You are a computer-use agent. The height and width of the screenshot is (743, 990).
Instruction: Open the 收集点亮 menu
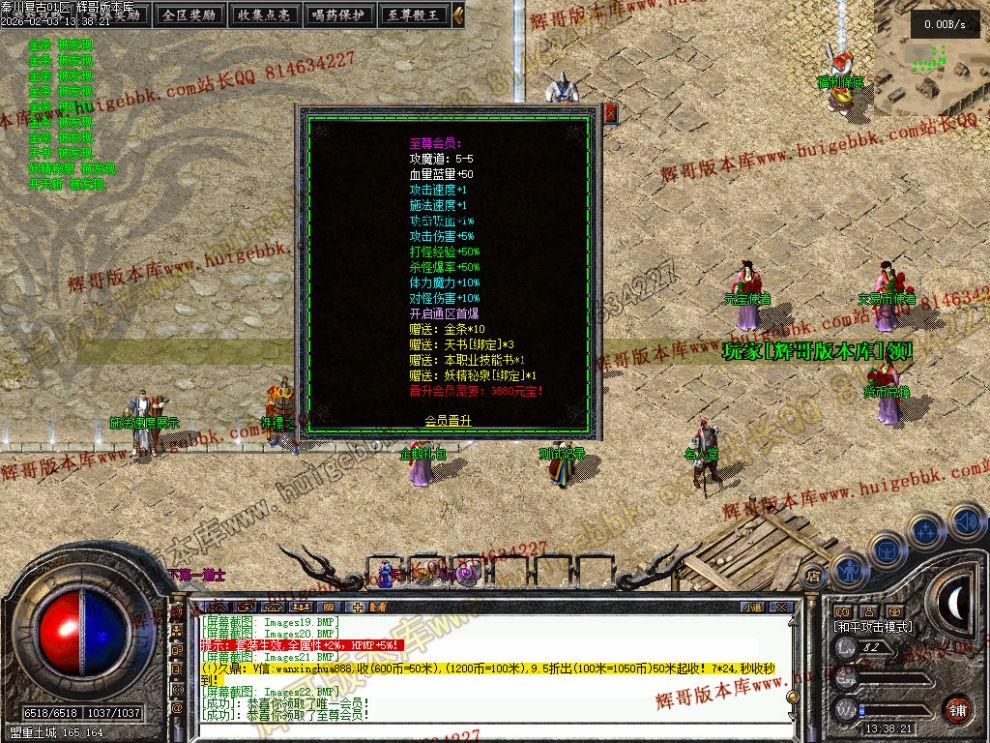click(261, 15)
